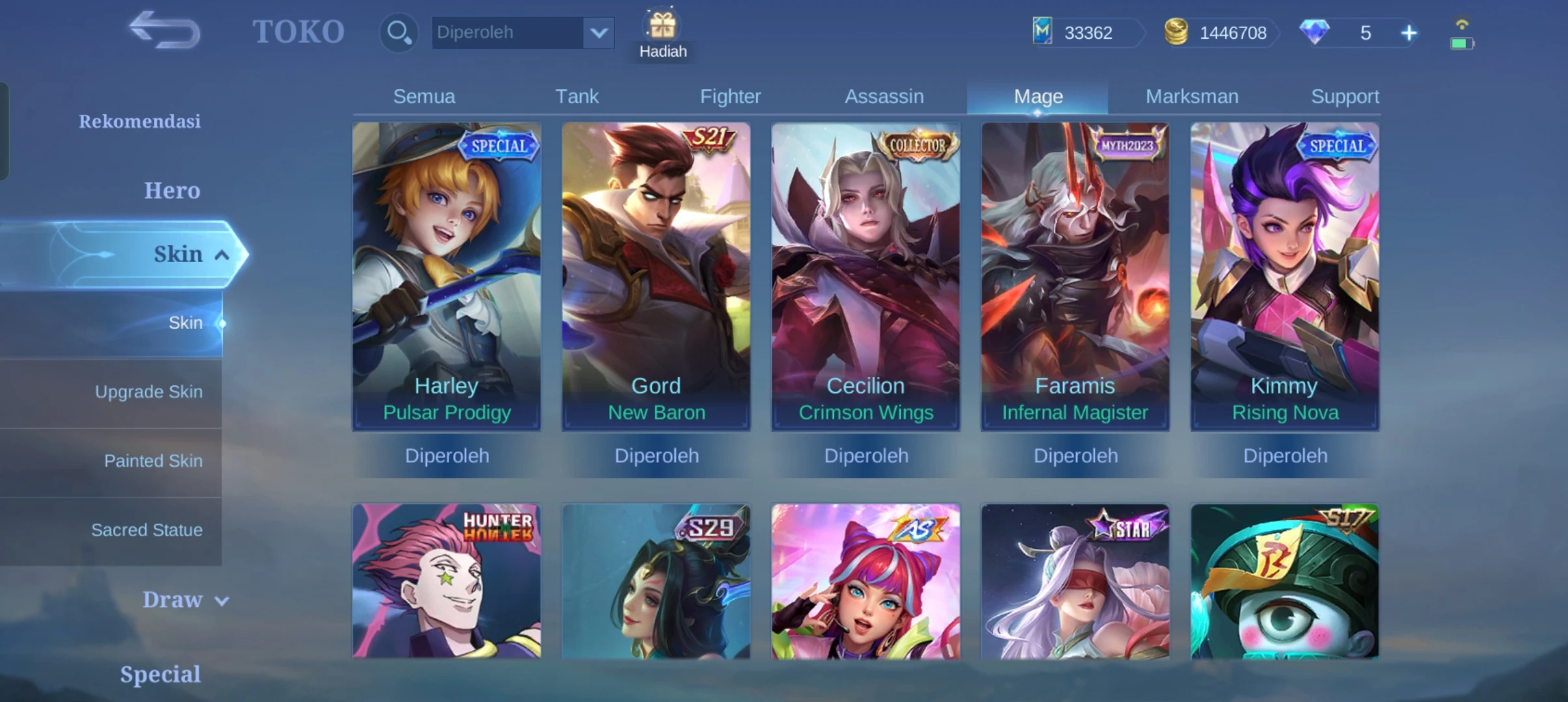Switch to Assassin skins
Image resolution: width=1568 pixels, height=702 pixels.
(884, 96)
